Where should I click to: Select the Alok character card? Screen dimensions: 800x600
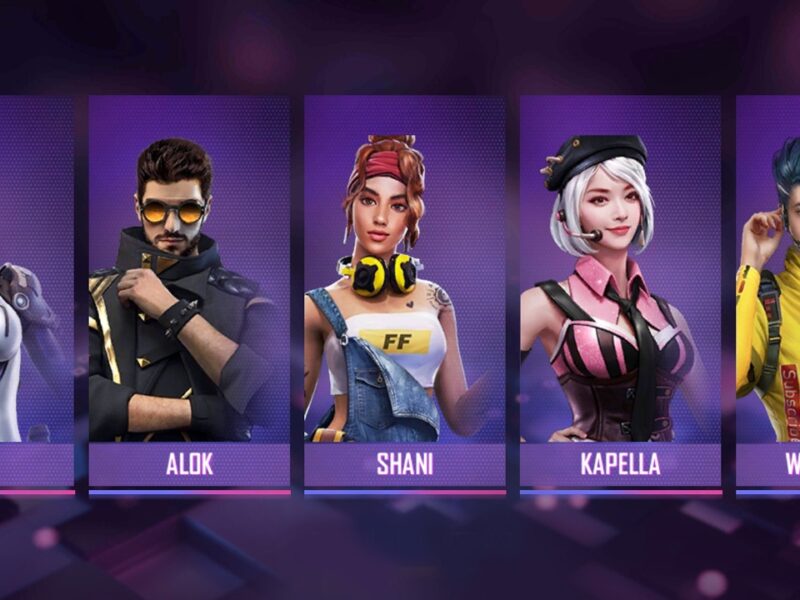point(189,290)
